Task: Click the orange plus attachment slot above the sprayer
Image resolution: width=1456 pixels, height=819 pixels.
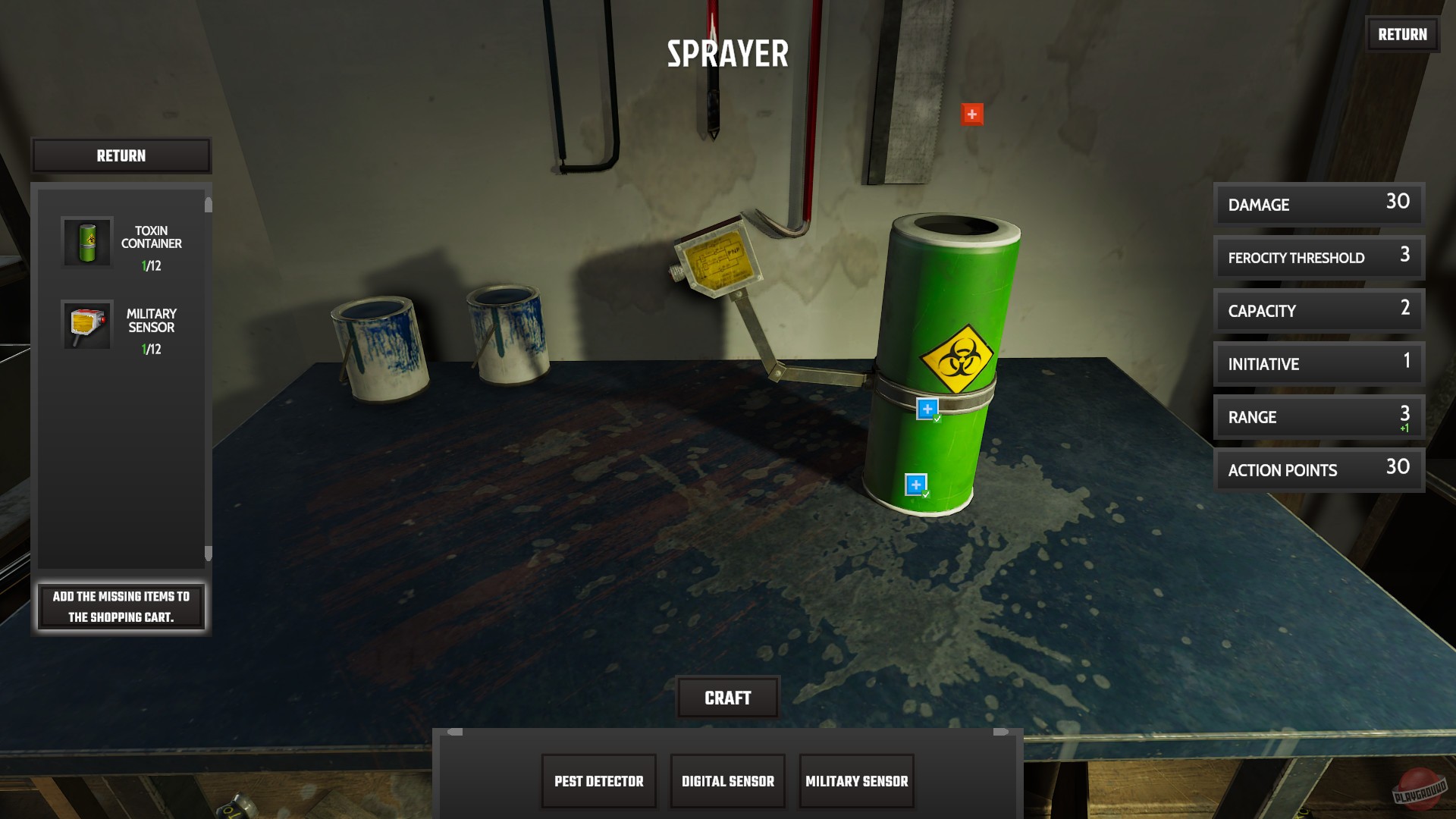Action: 971,115
